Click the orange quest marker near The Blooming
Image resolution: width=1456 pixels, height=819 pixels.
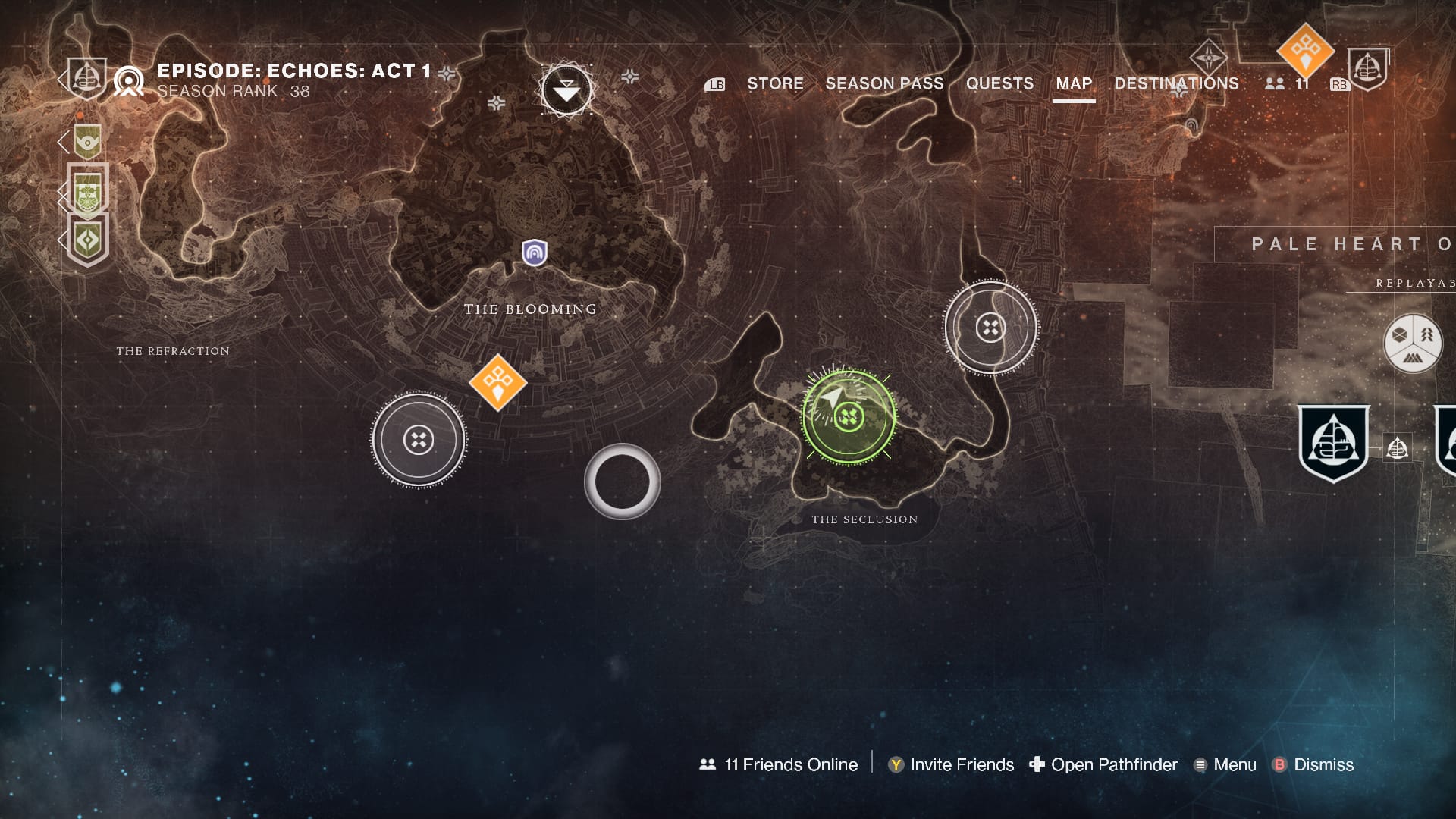[x=497, y=382]
